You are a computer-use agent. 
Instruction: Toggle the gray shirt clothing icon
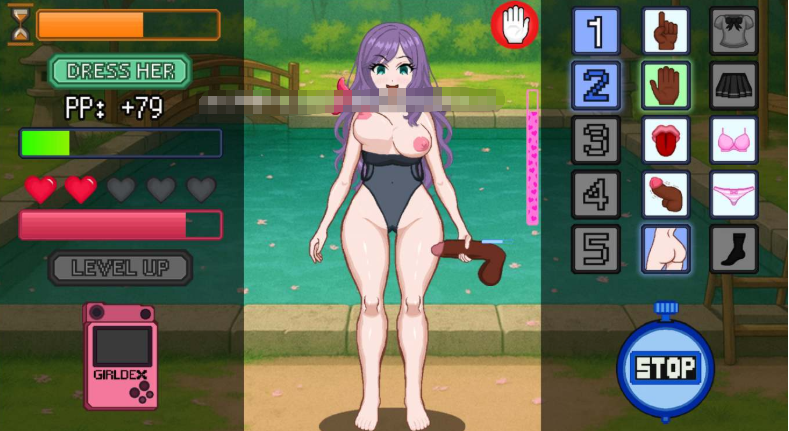tap(734, 31)
